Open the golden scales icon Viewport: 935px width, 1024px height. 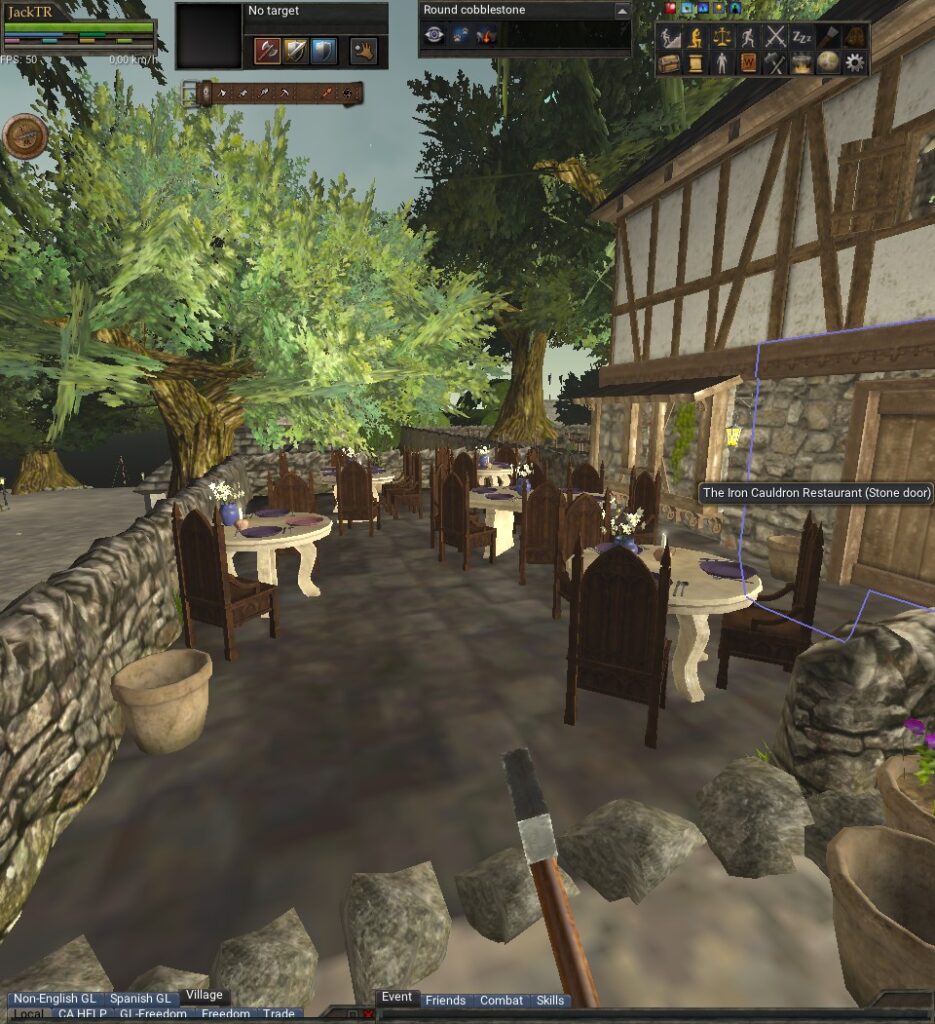(722, 38)
